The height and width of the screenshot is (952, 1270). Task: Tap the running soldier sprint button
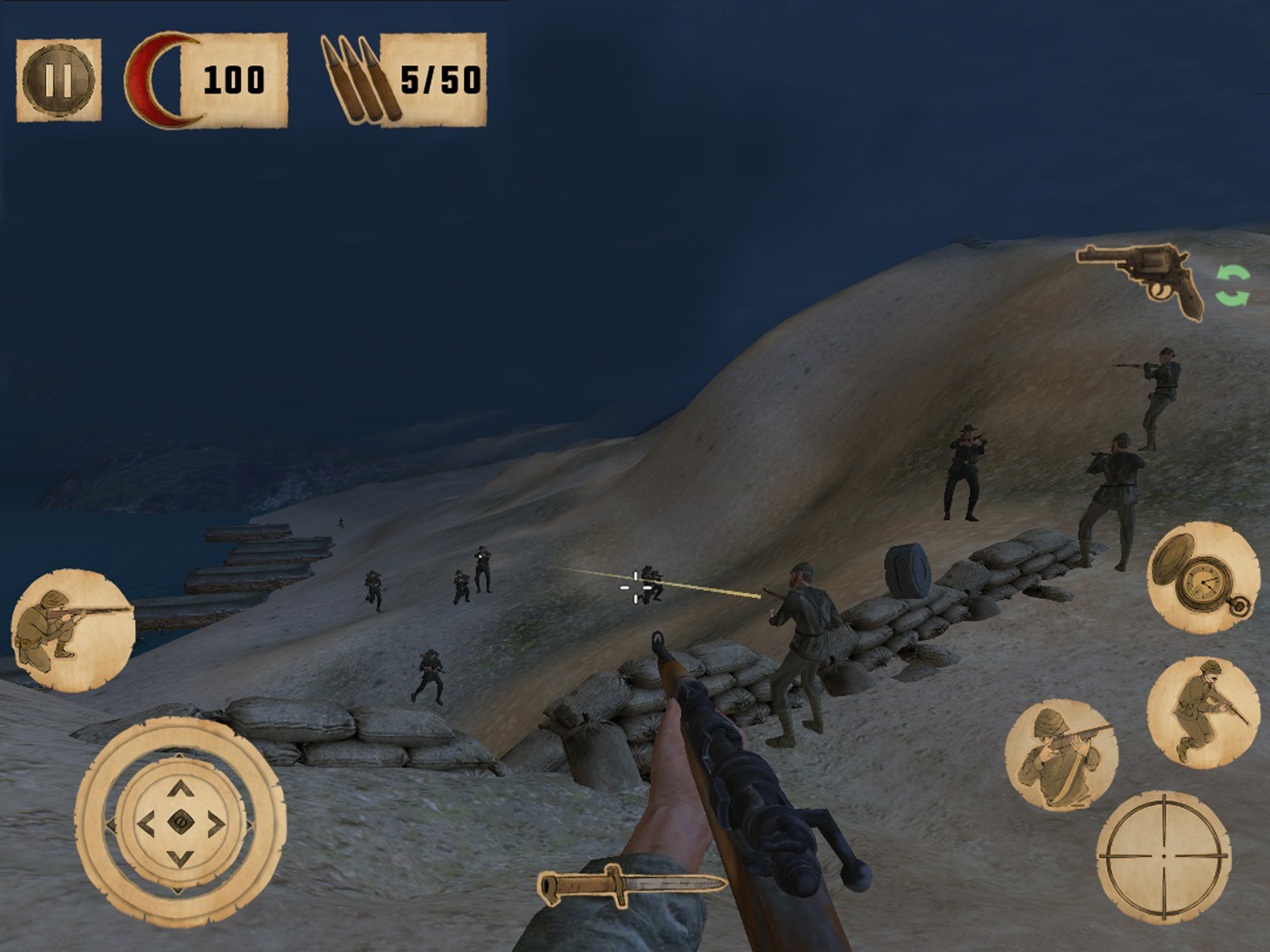[x=1204, y=712]
